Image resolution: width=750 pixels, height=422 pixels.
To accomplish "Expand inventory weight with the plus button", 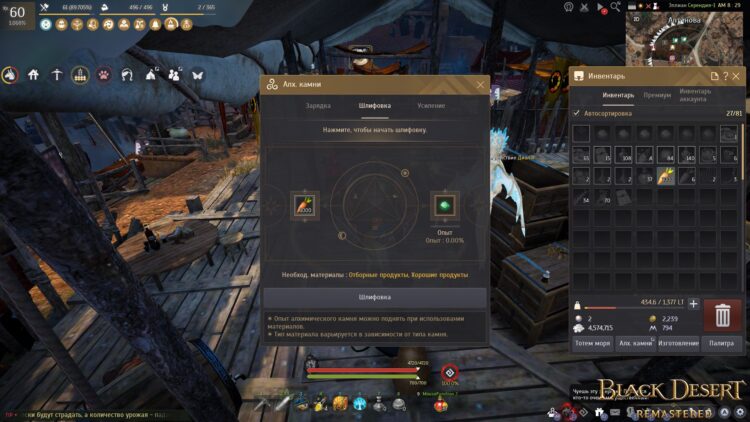I will [x=693, y=303].
